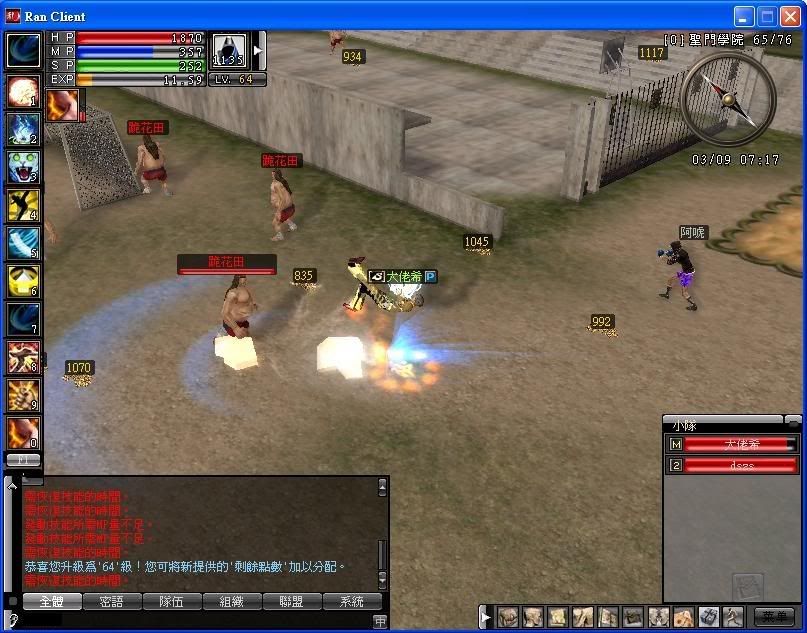View the 系統 system messages tab
807x633 pixels.
point(351,602)
